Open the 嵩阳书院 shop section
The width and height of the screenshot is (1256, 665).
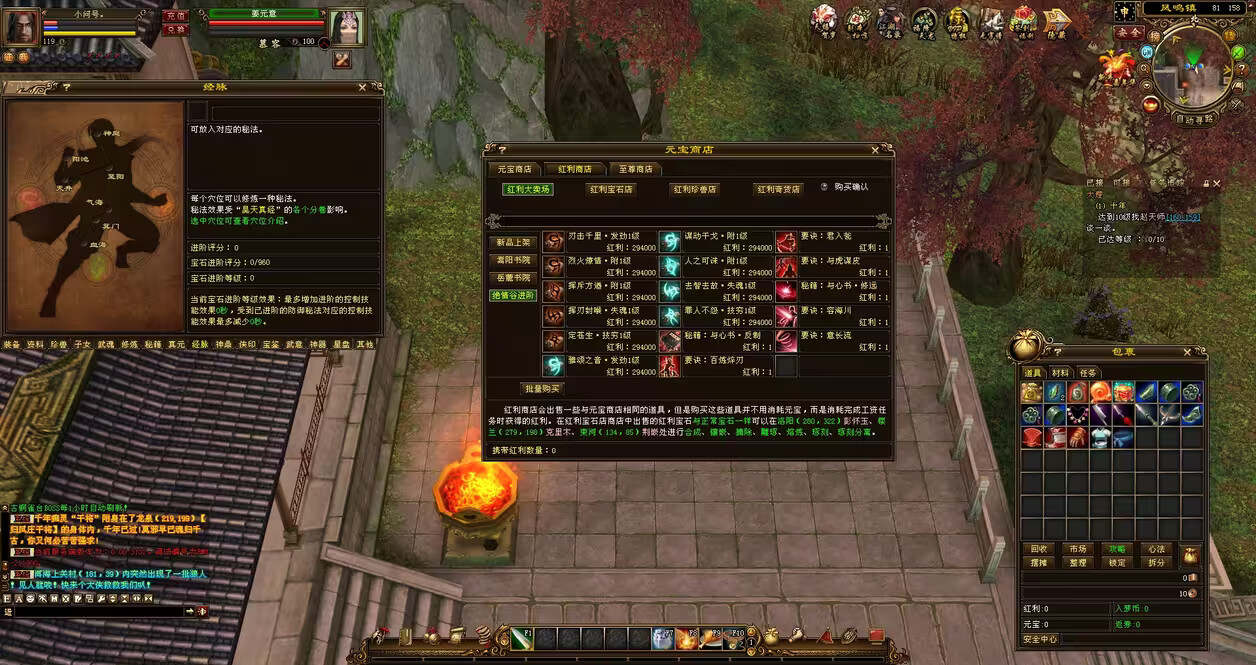tap(514, 260)
